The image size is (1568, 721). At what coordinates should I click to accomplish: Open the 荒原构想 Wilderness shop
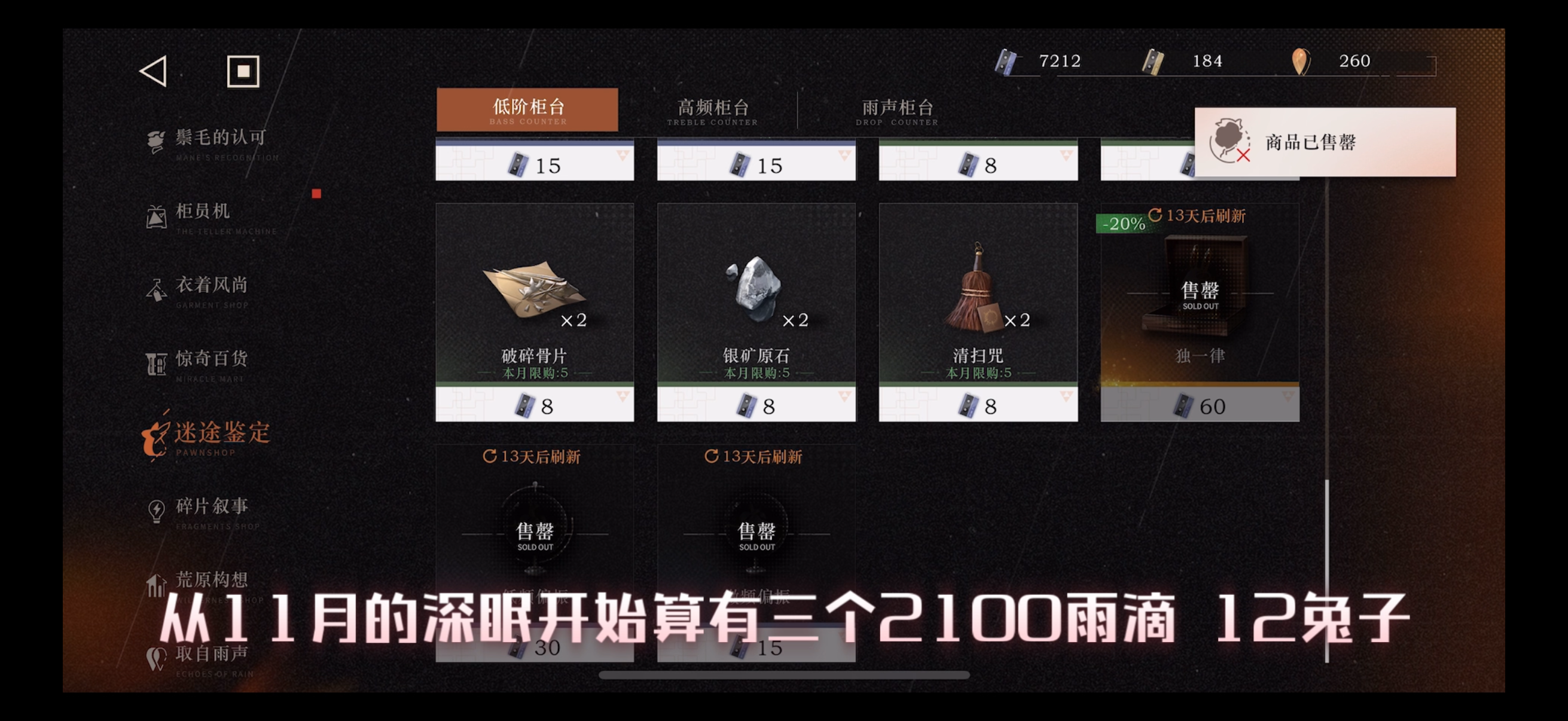coord(207,580)
